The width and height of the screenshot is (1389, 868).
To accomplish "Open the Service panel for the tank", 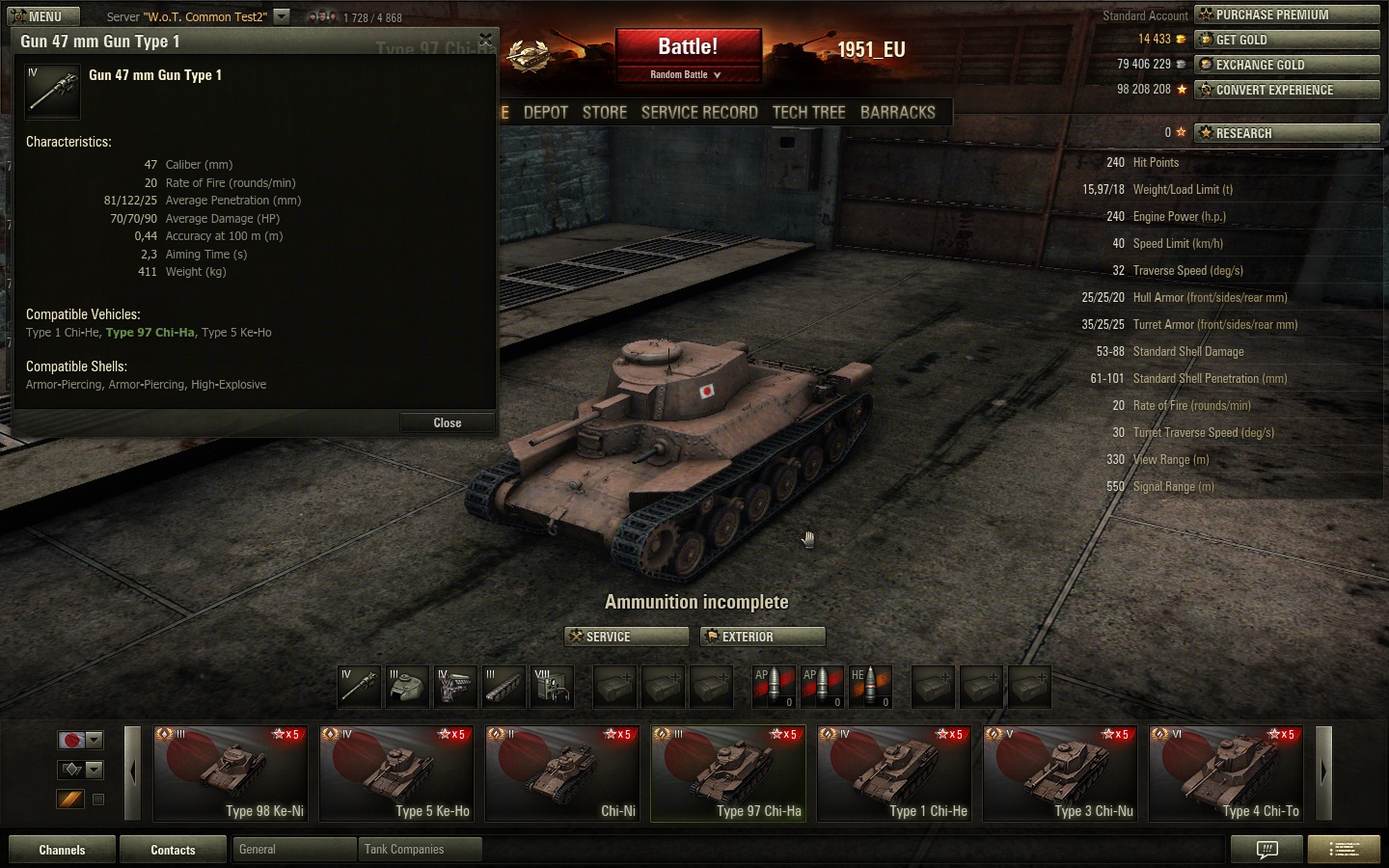I will click(x=626, y=637).
